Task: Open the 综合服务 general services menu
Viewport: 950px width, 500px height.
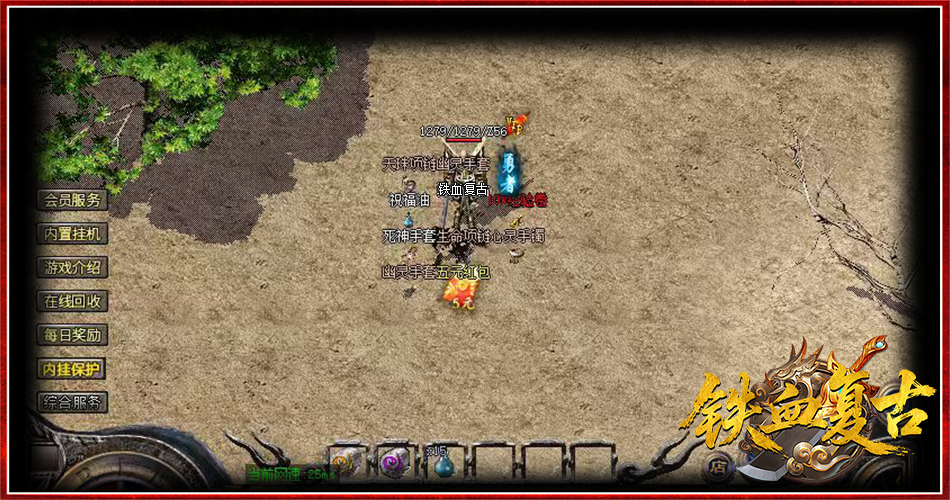Action: (x=72, y=403)
